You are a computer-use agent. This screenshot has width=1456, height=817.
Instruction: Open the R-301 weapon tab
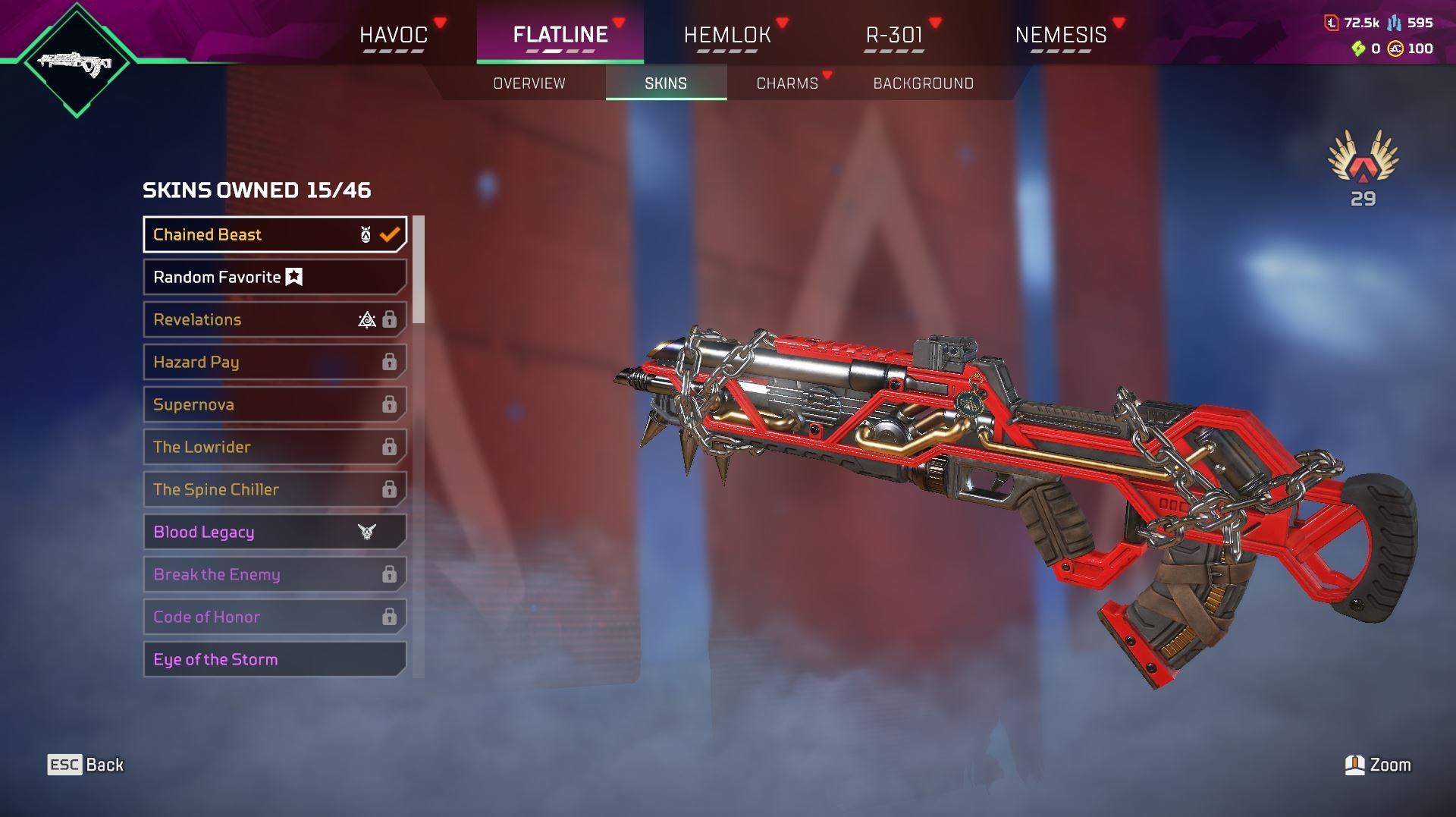[894, 35]
